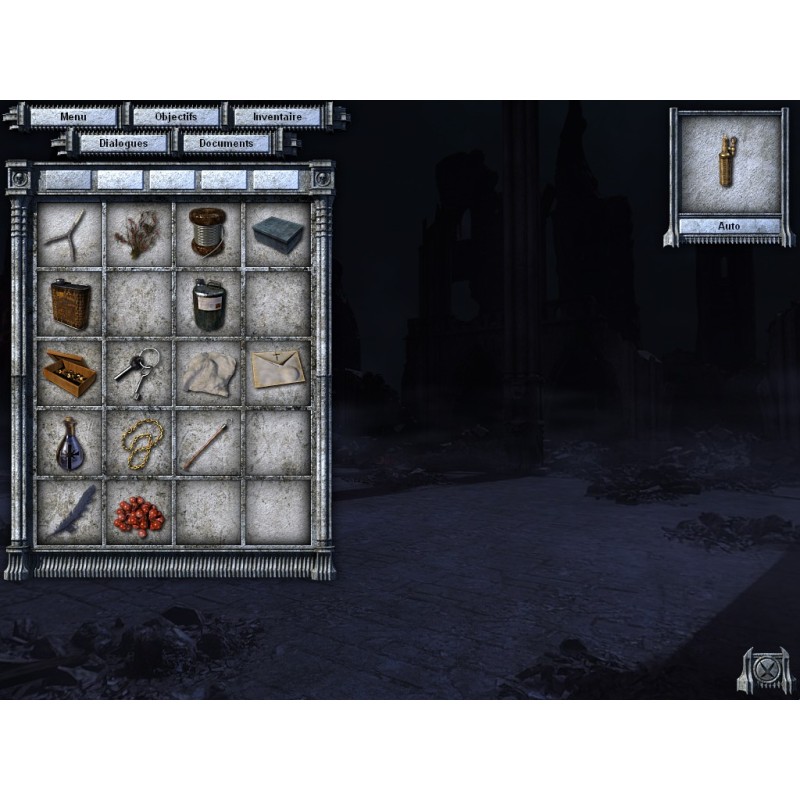800x800 pixels.
Task: Choose the open wooden box
Action: click(x=70, y=372)
